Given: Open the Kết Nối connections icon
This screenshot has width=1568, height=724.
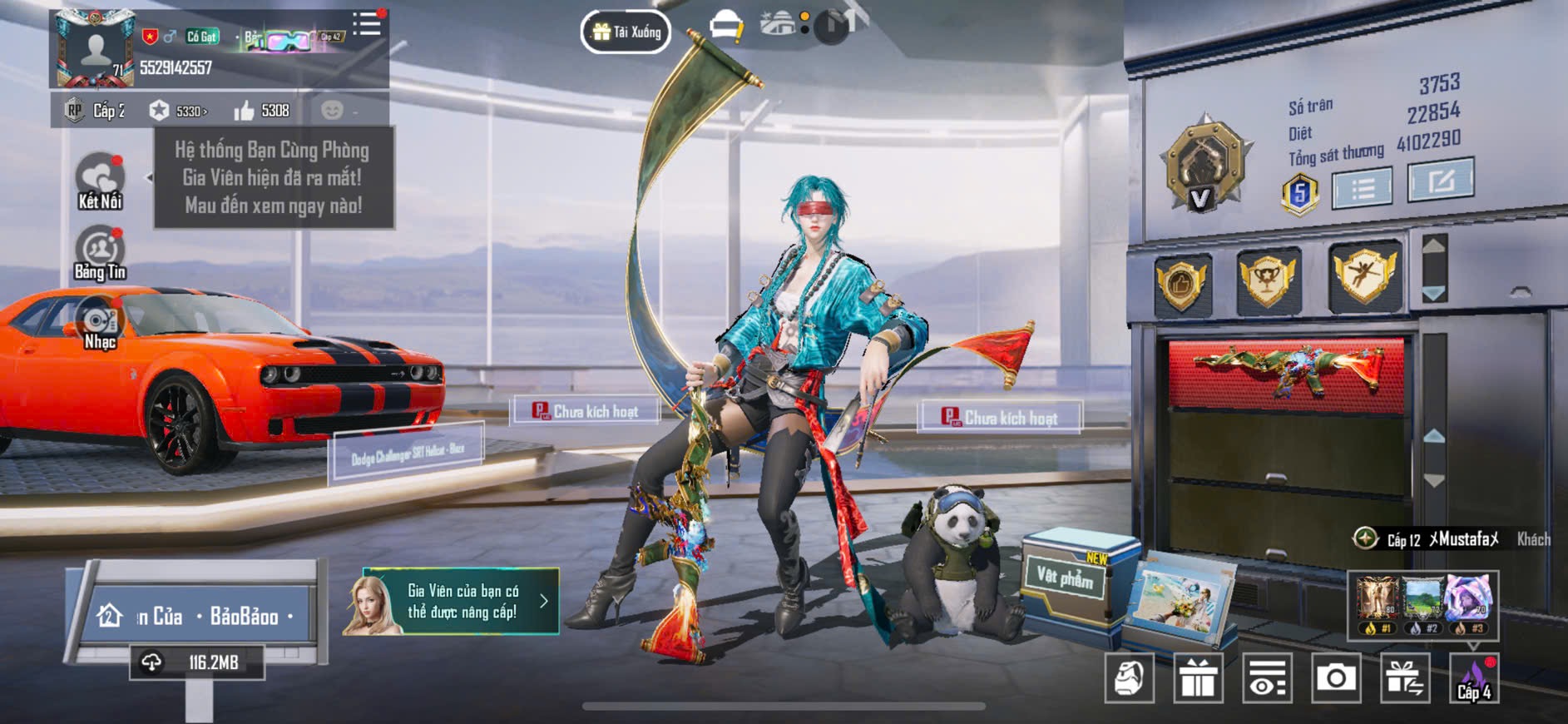Looking at the screenshot, I should (101, 181).
